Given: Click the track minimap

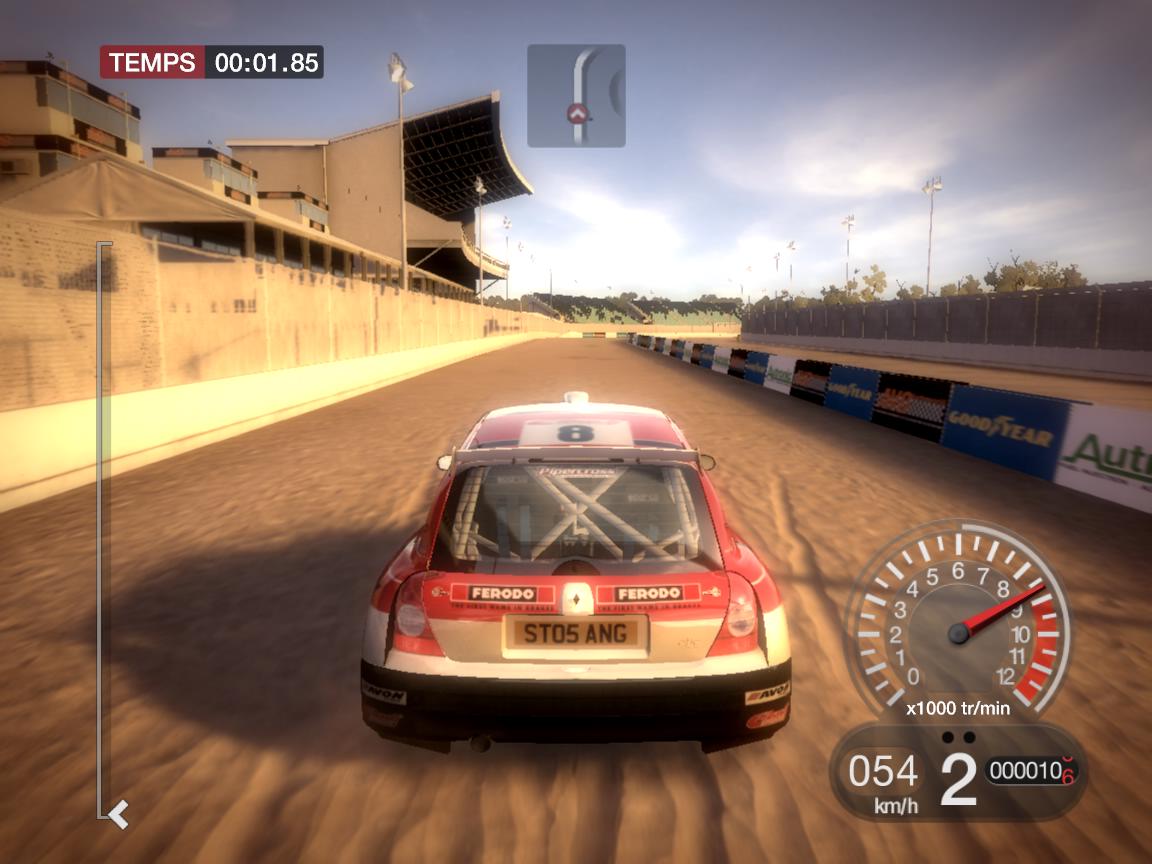Looking at the screenshot, I should tap(576, 95).
